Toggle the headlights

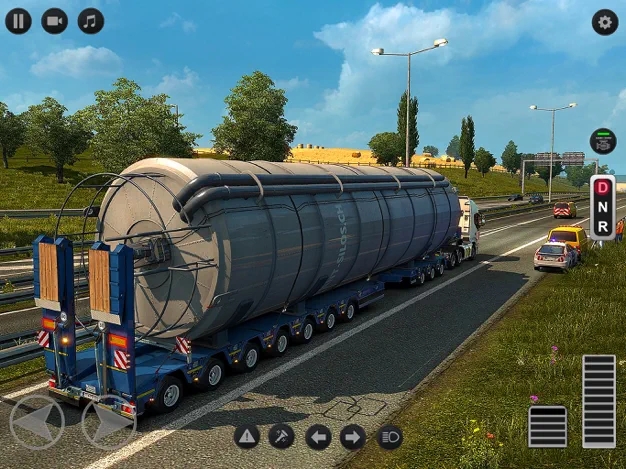pyautogui.click(x=389, y=436)
